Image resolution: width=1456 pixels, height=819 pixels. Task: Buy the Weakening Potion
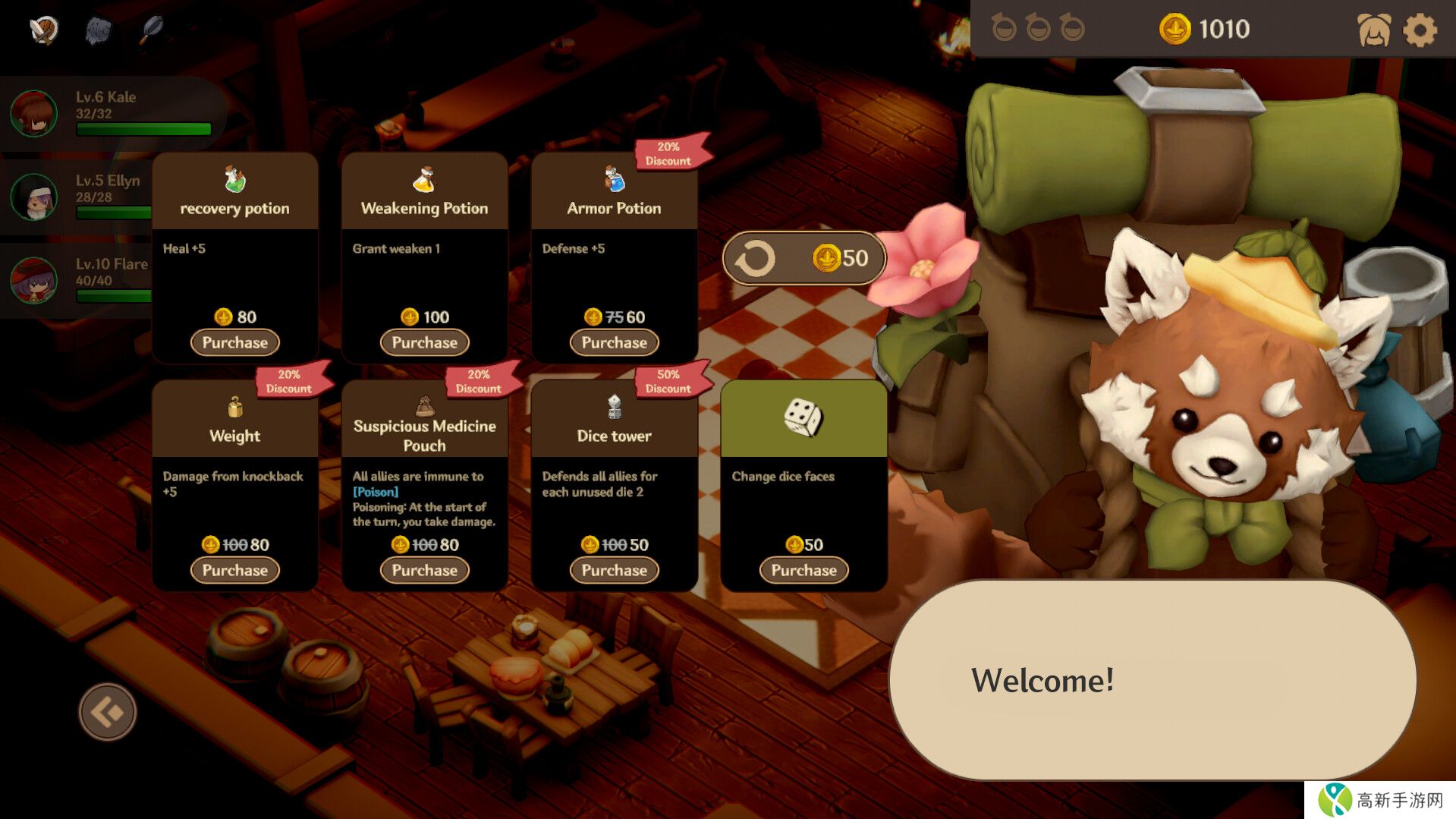click(424, 342)
